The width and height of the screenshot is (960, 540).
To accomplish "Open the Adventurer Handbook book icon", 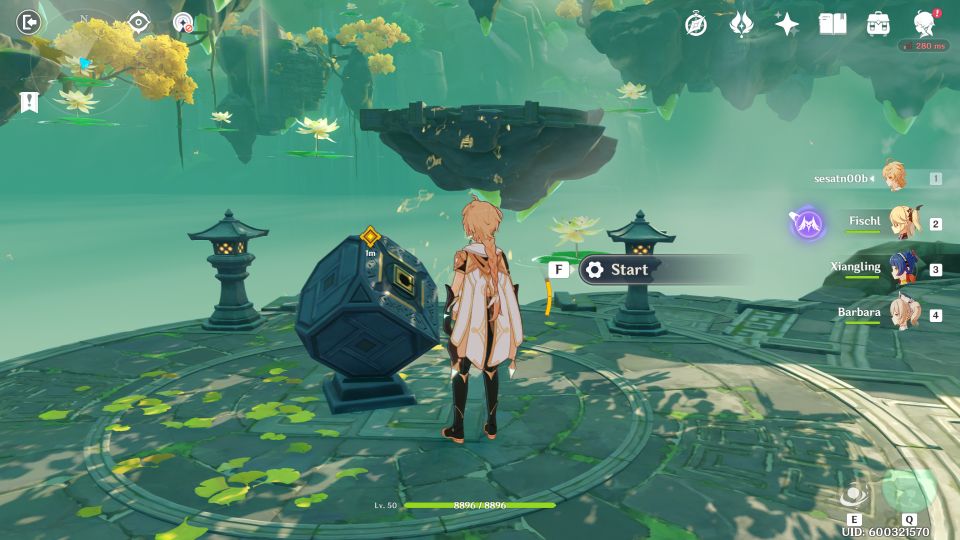I will tap(832, 24).
